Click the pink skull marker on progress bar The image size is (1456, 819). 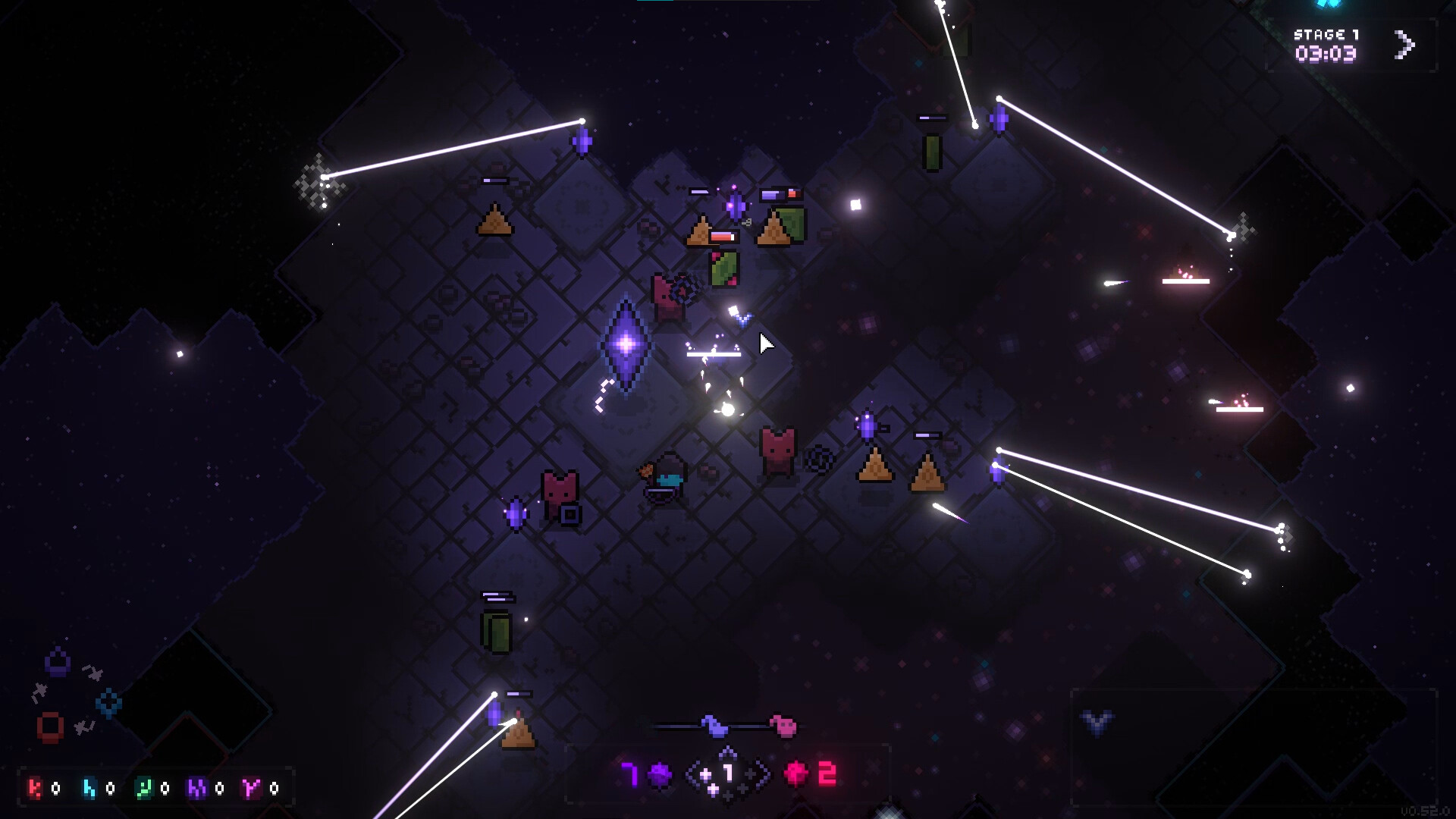[783, 726]
